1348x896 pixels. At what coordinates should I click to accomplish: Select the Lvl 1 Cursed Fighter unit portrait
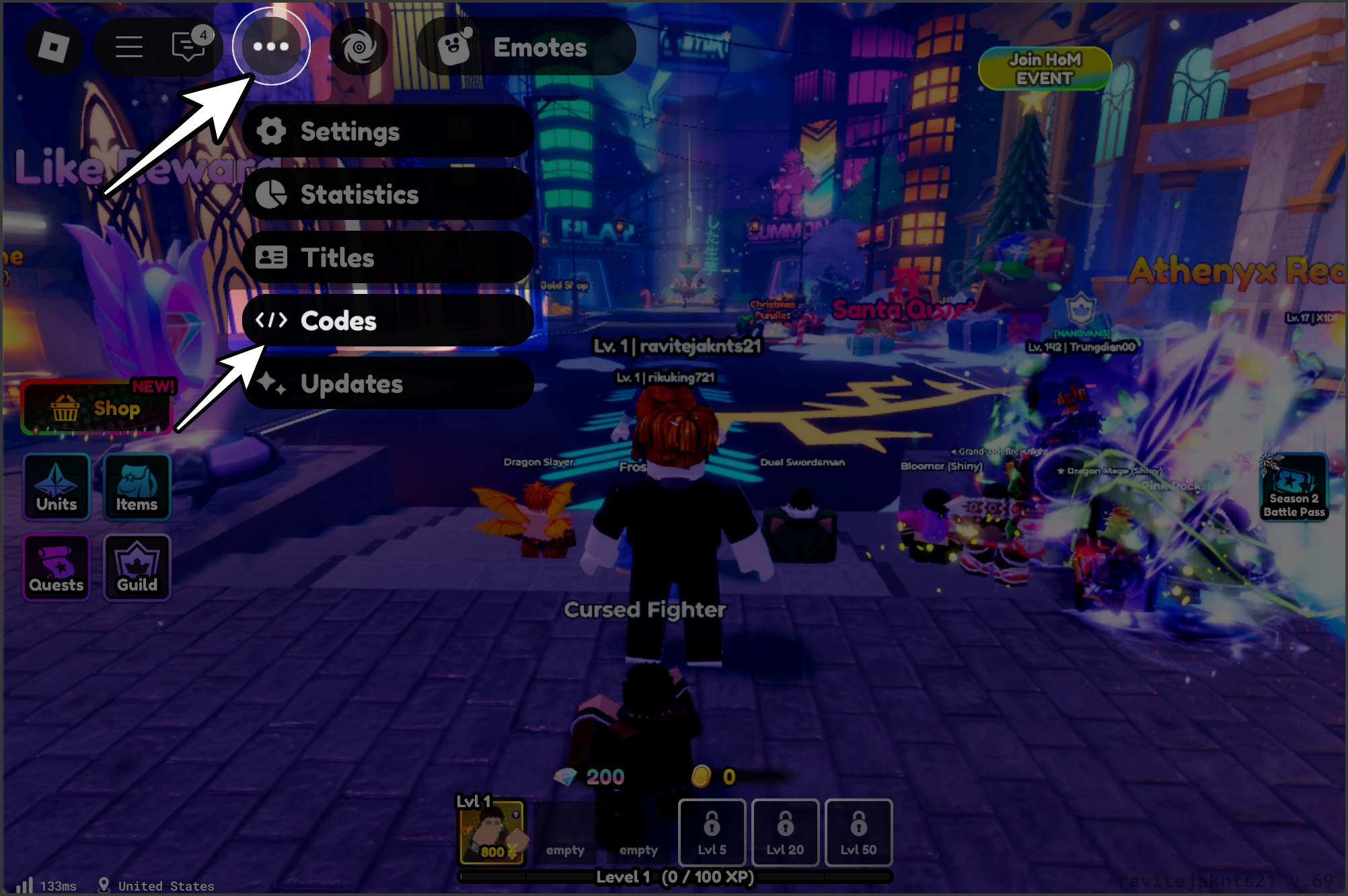(x=494, y=833)
